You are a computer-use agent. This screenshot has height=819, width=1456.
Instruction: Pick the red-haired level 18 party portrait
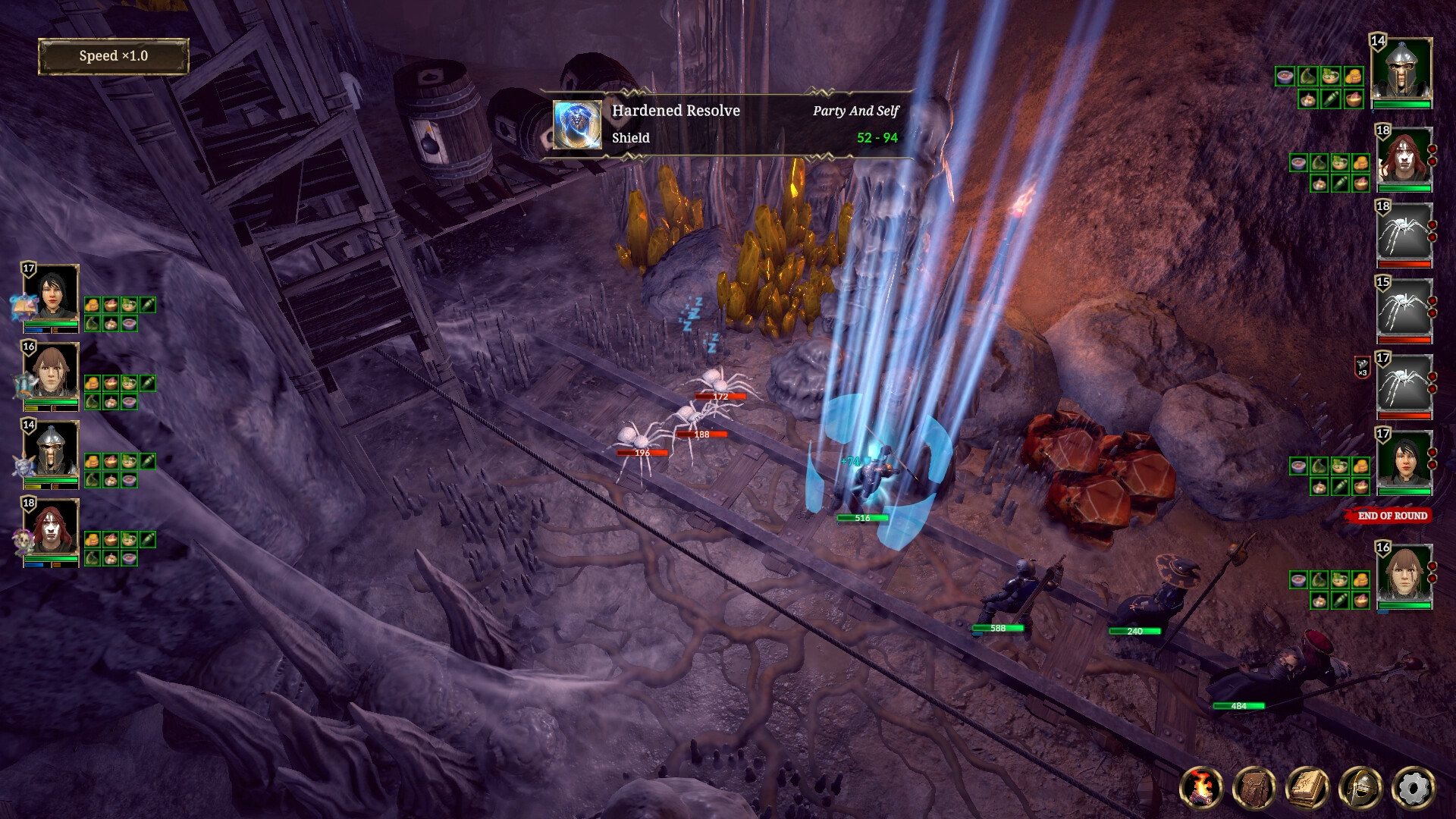coord(52,528)
